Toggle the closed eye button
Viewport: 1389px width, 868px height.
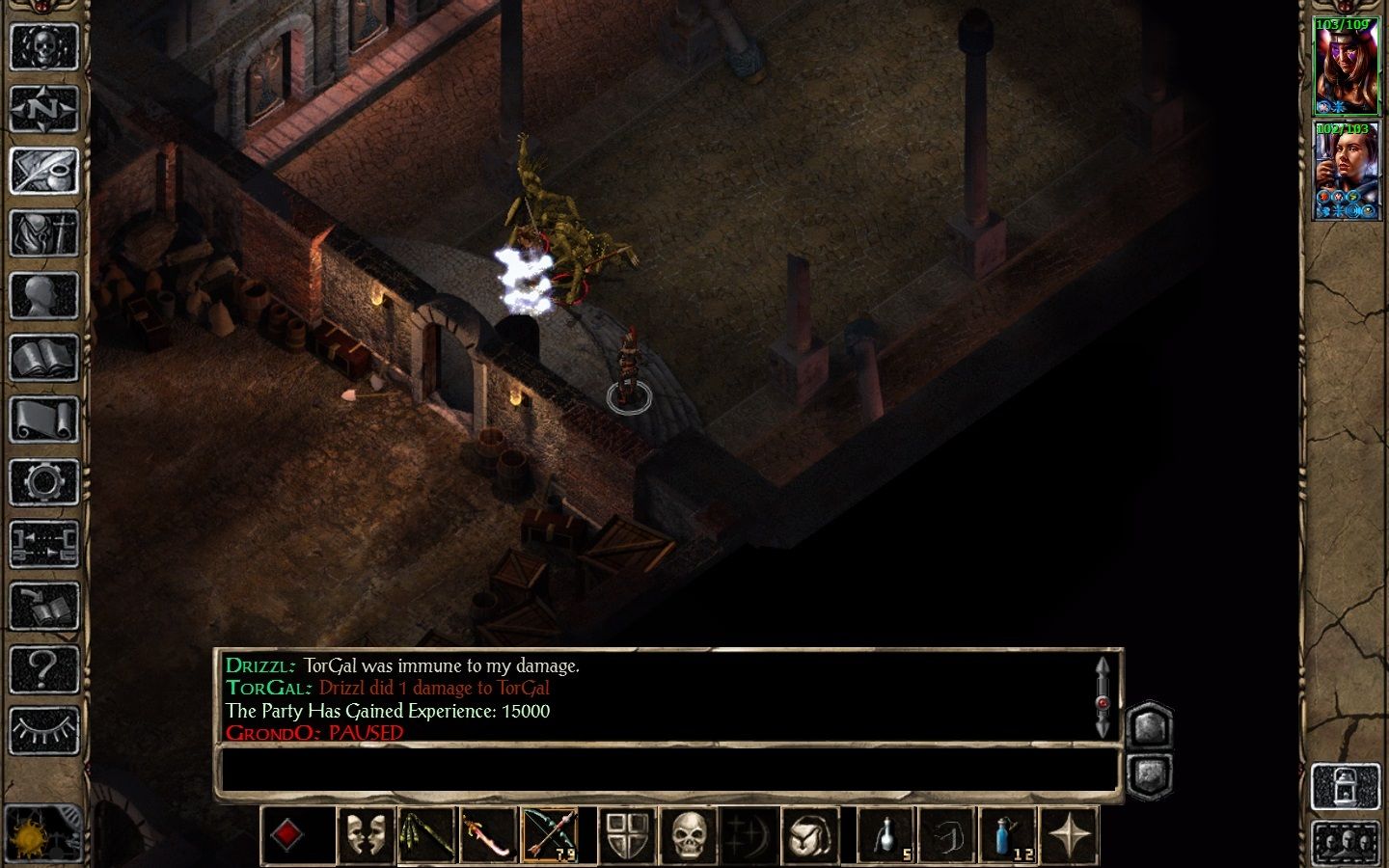(x=43, y=730)
